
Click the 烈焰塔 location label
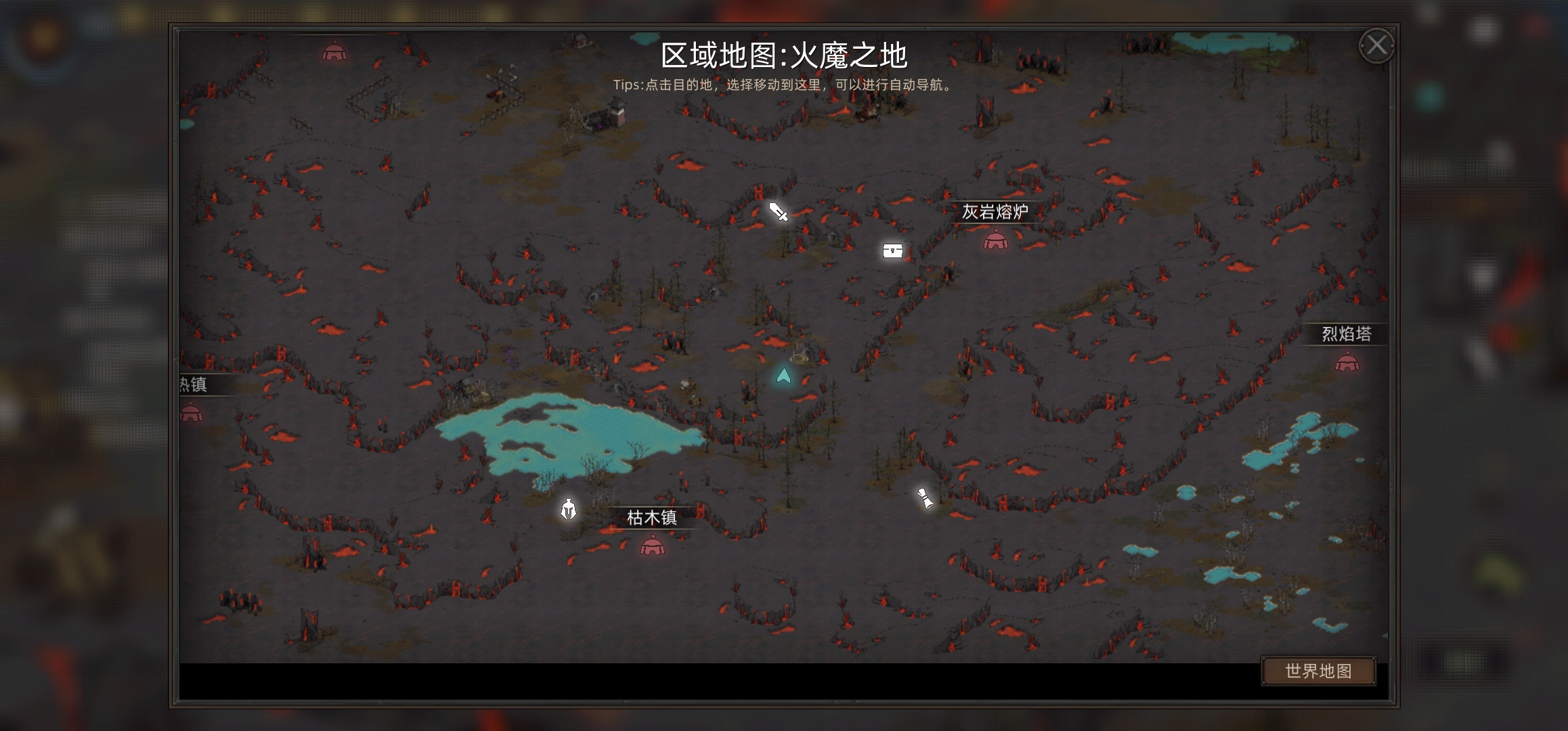(1348, 333)
